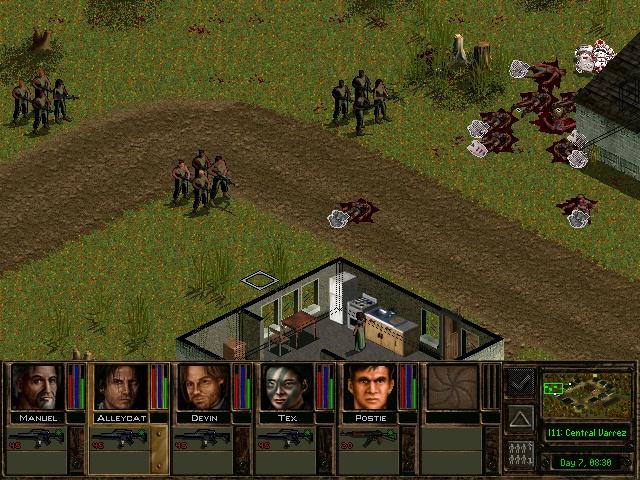
Task: Activate the triangle button
Action: (x=520, y=417)
